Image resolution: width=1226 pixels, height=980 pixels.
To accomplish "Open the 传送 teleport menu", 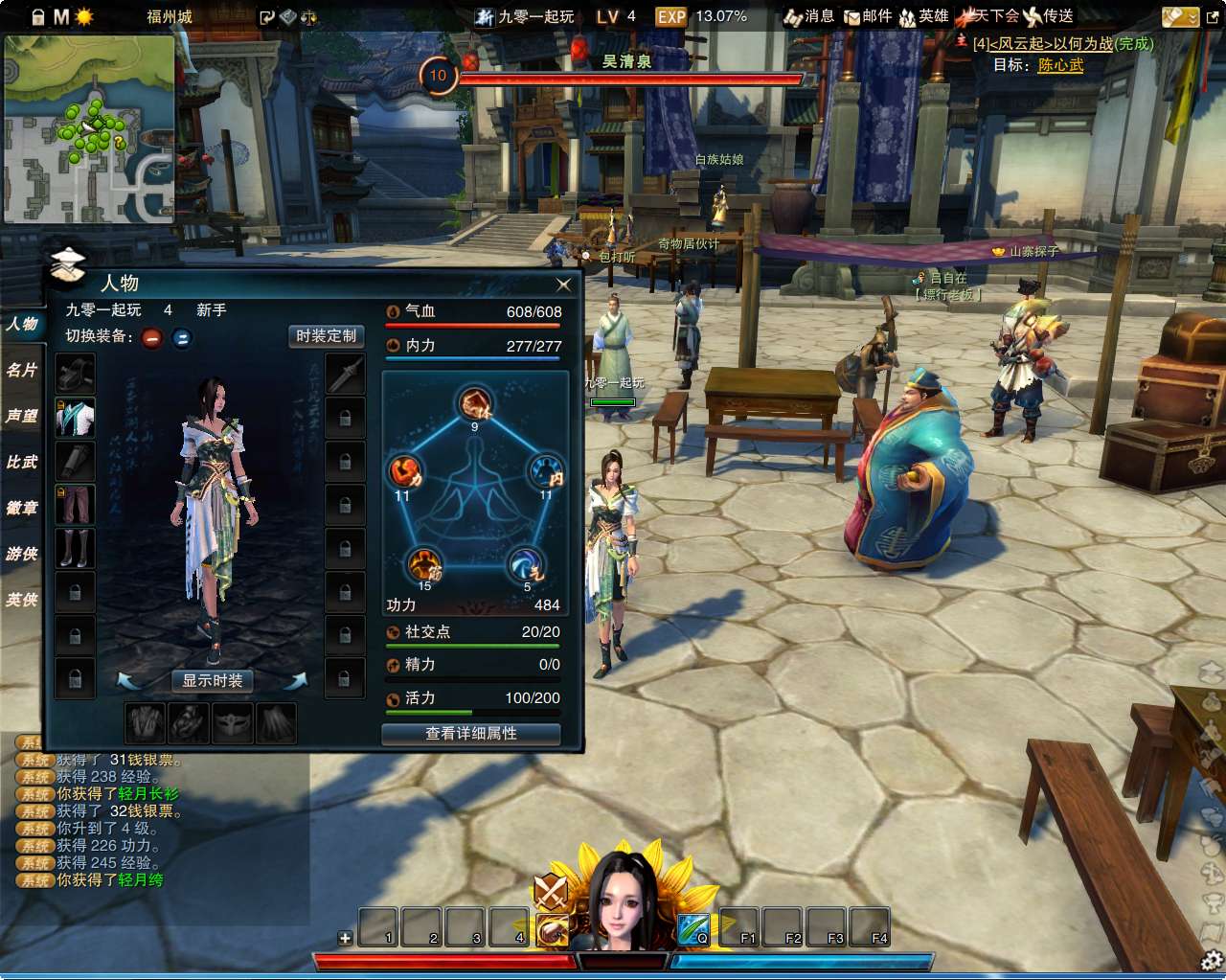I will [x=1049, y=16].
